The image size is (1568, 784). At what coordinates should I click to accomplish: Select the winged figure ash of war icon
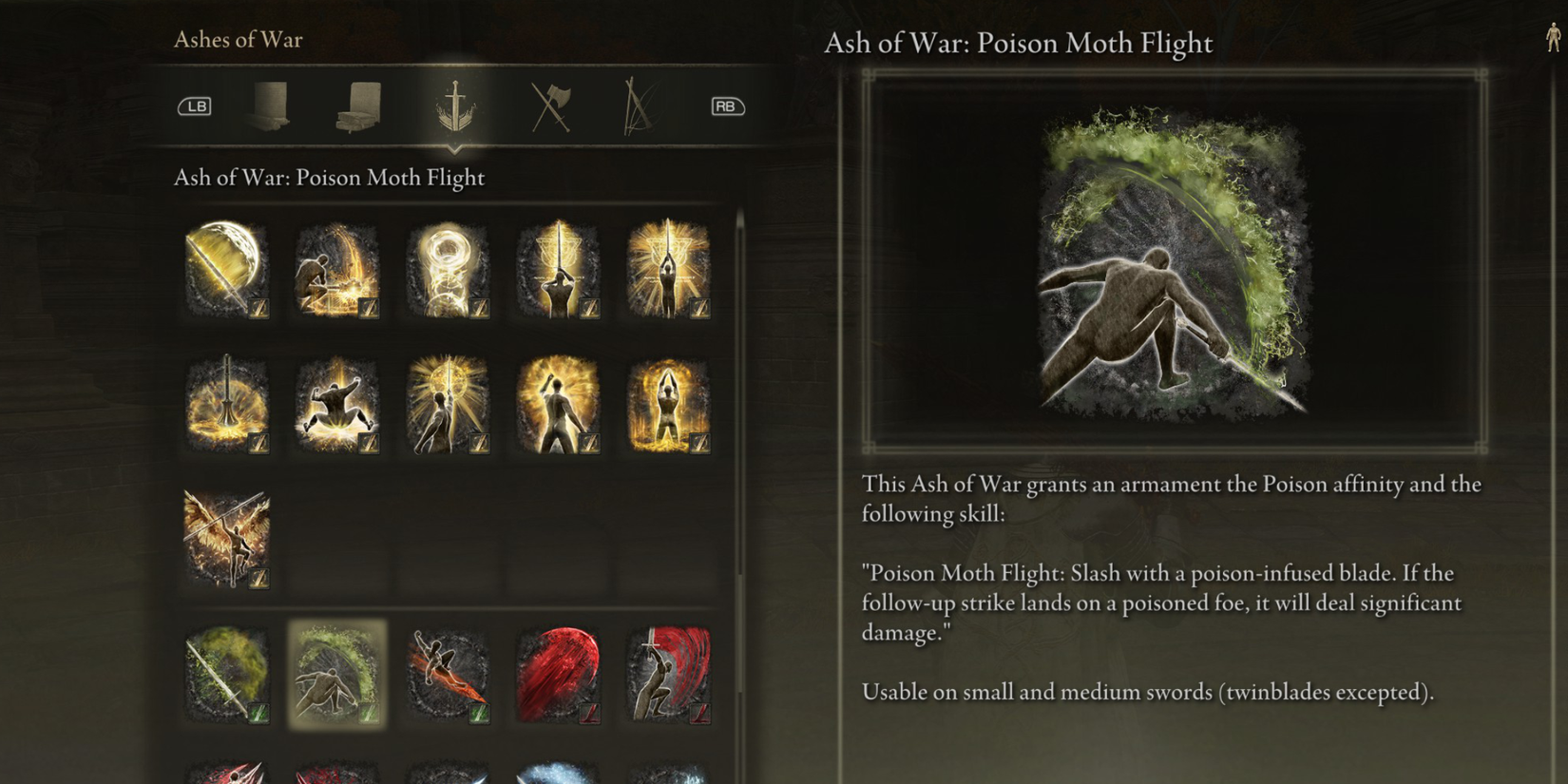(226, 537)
